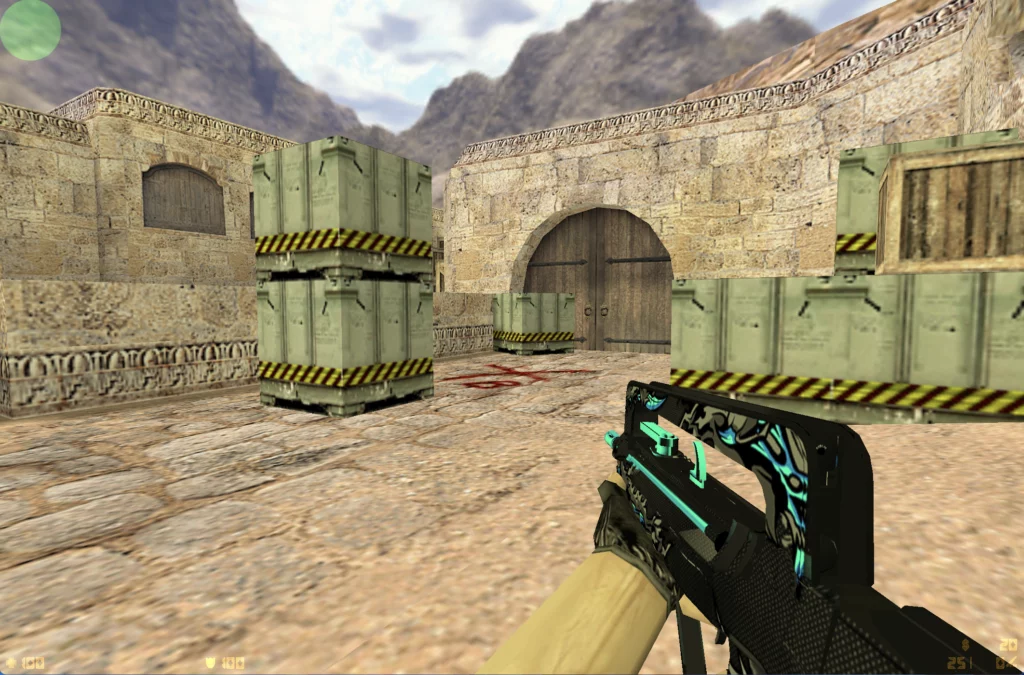
Task: Click the green circular radar
Action: (x=30, y=29)
